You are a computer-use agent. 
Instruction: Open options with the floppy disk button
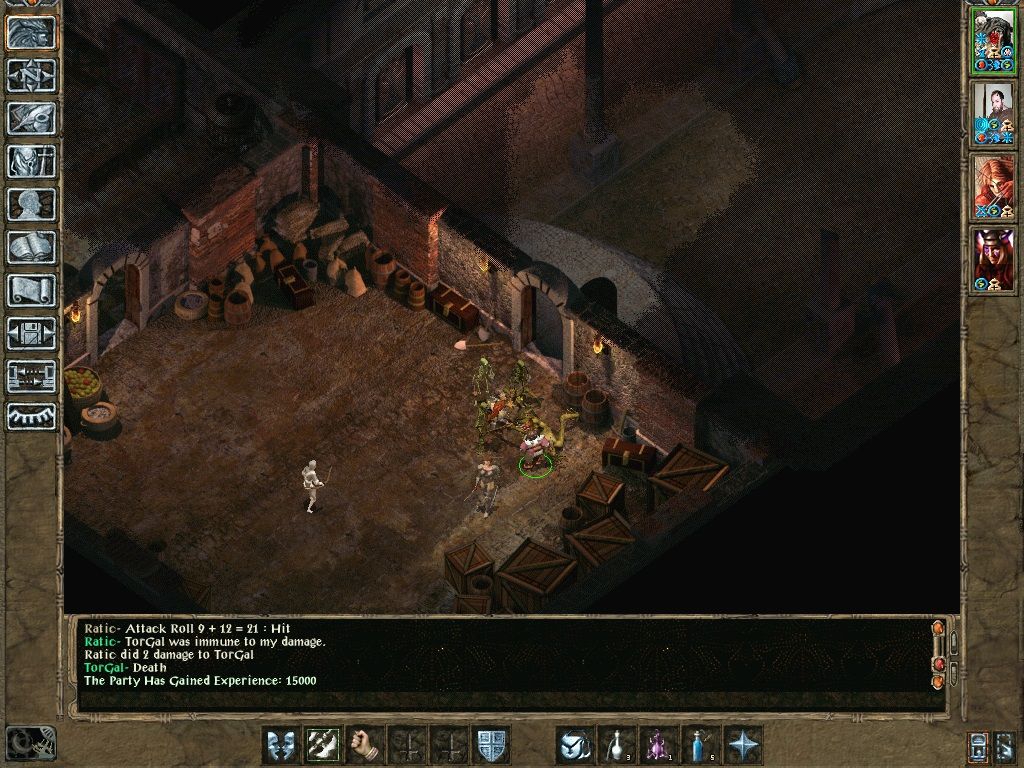(x=31, y=333)
